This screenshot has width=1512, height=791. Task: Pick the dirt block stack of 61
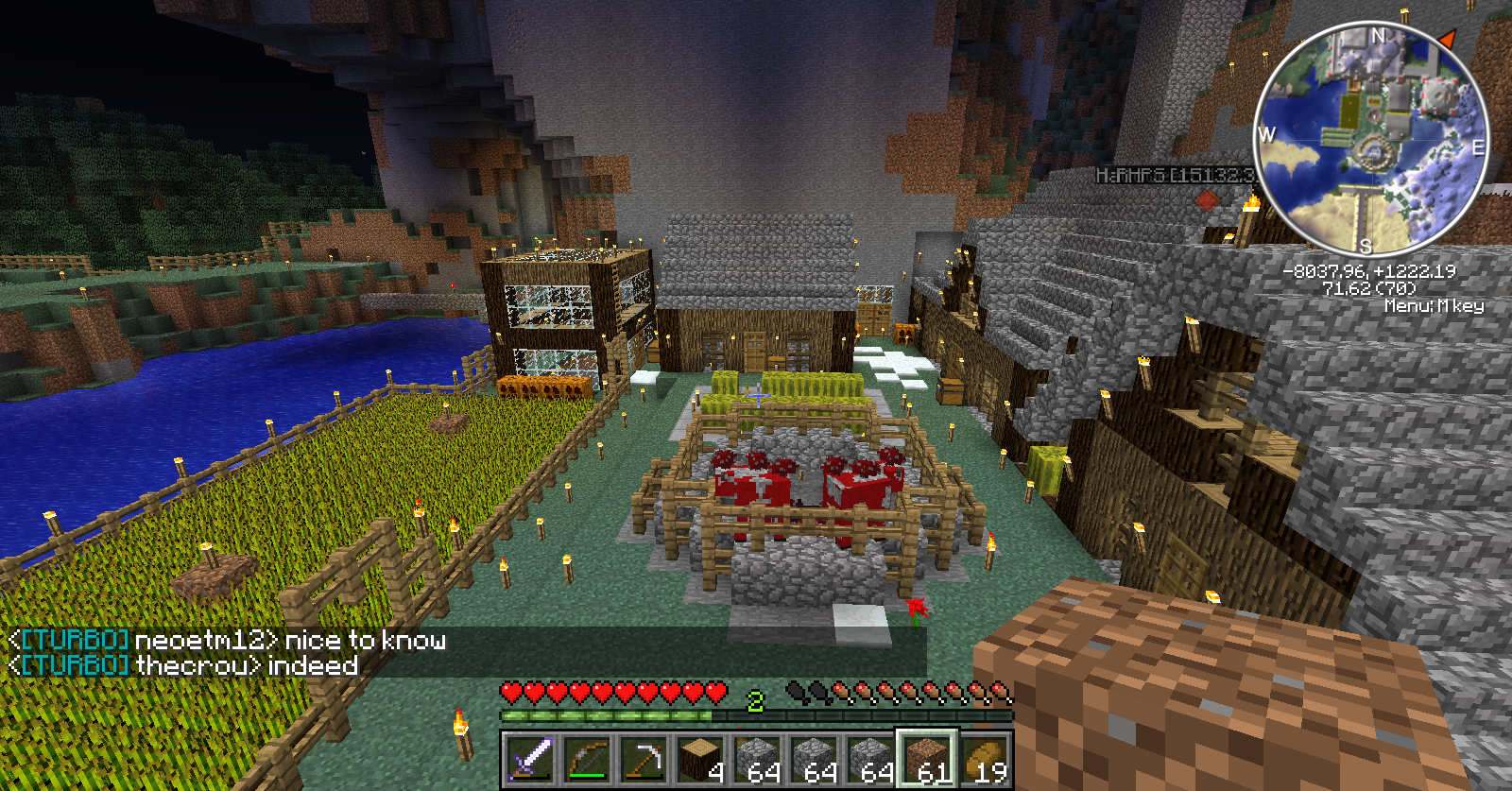pyautogui.click(x=927, y=757)
